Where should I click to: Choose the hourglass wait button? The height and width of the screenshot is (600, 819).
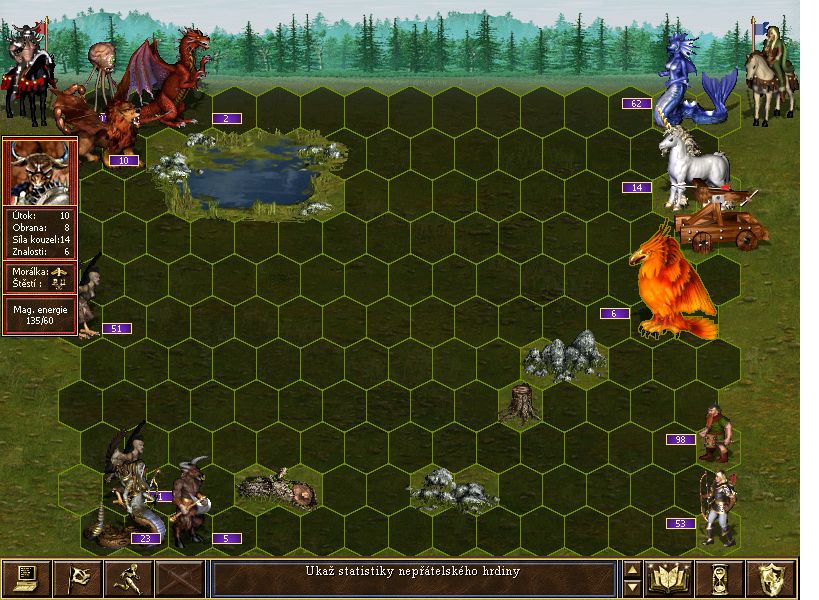720,579
